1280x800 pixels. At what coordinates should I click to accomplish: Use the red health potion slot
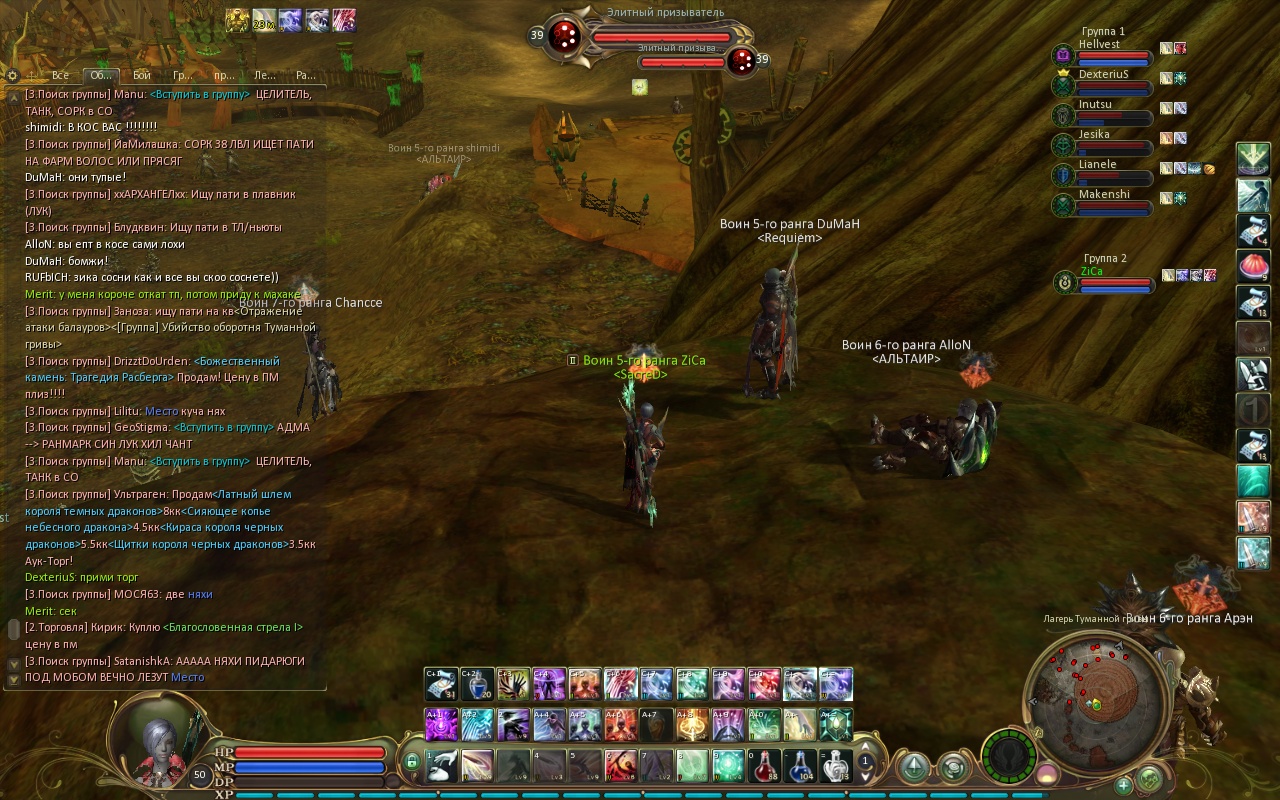click(765, 766)
